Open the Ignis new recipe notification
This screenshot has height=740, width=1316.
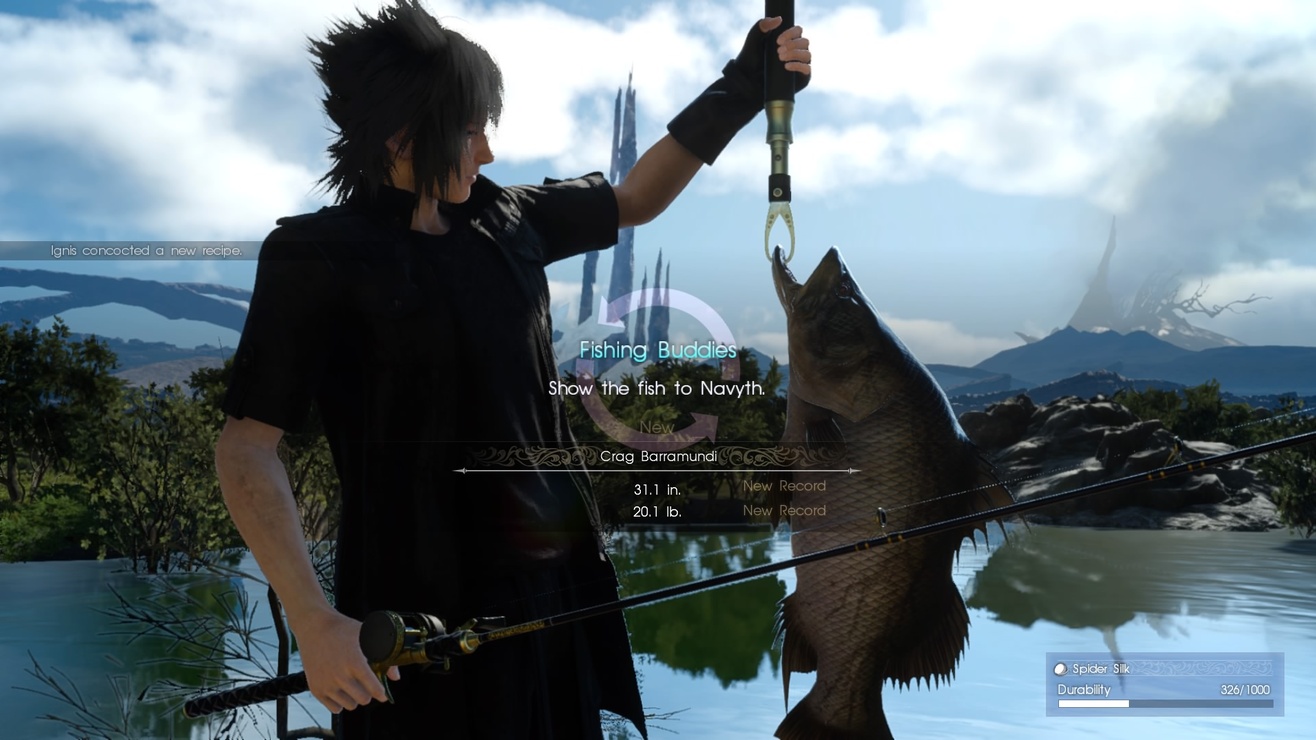tap(146, 251)
